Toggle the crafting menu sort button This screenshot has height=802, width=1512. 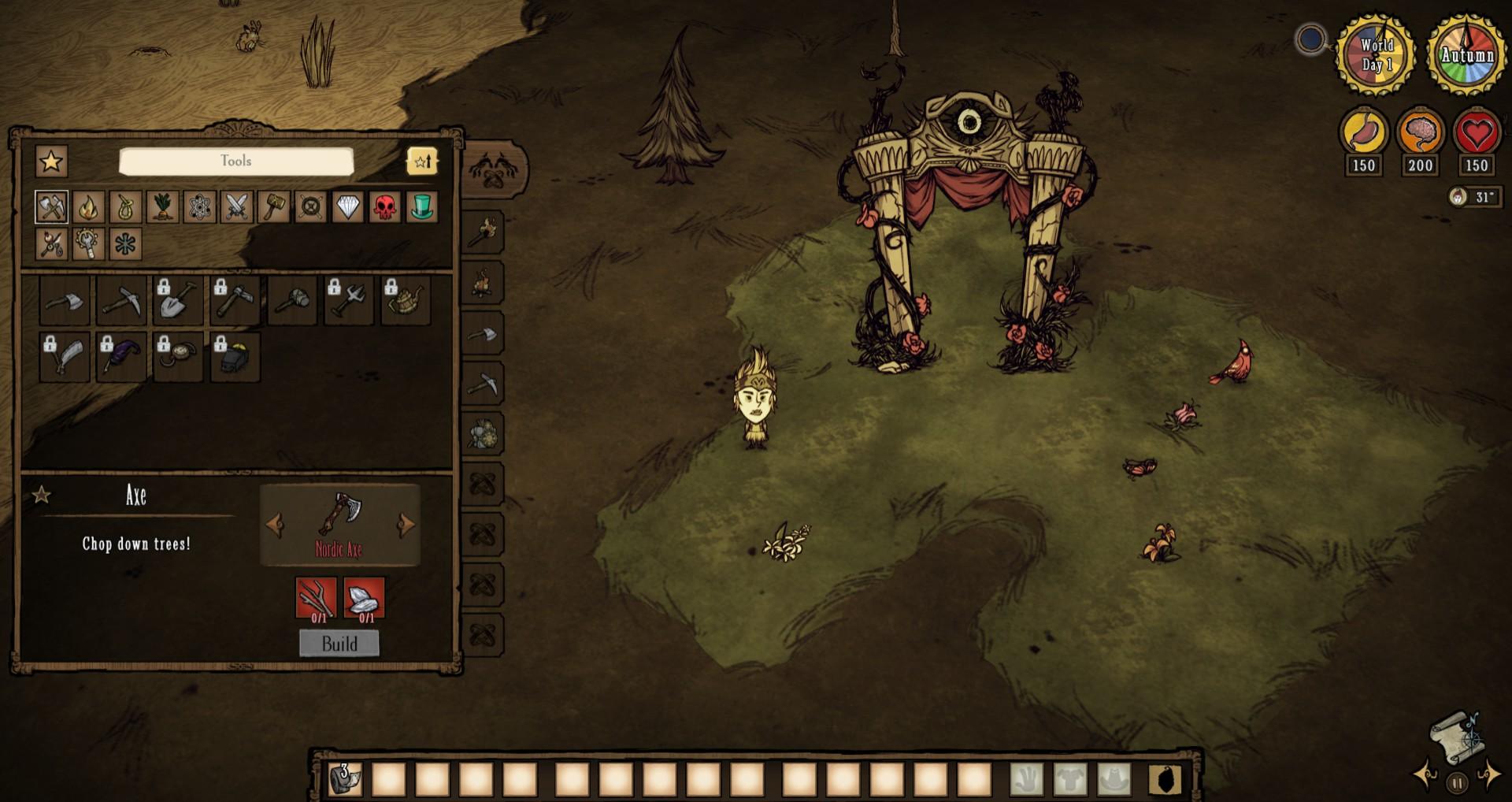pos(422,162)
